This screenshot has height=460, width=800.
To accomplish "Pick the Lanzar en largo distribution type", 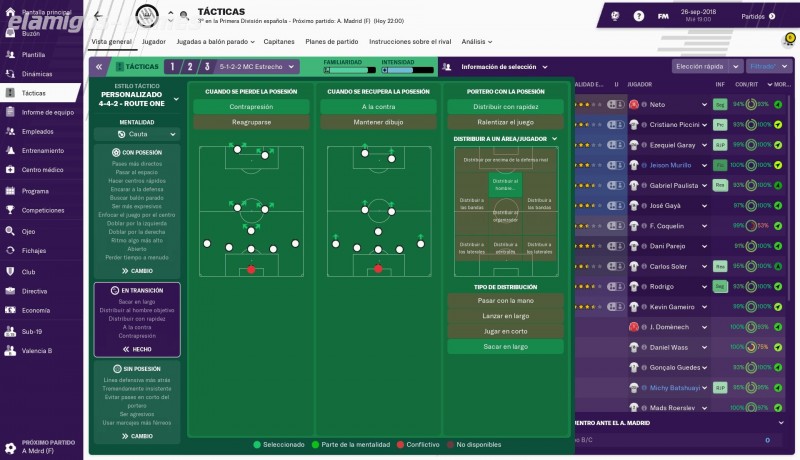I will click(505, 316).
